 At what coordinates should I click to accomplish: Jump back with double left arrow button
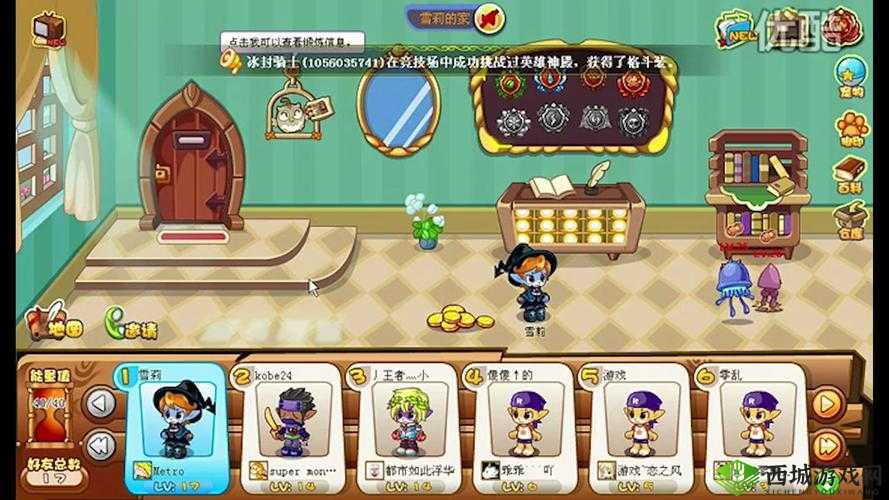click(99, 446)
